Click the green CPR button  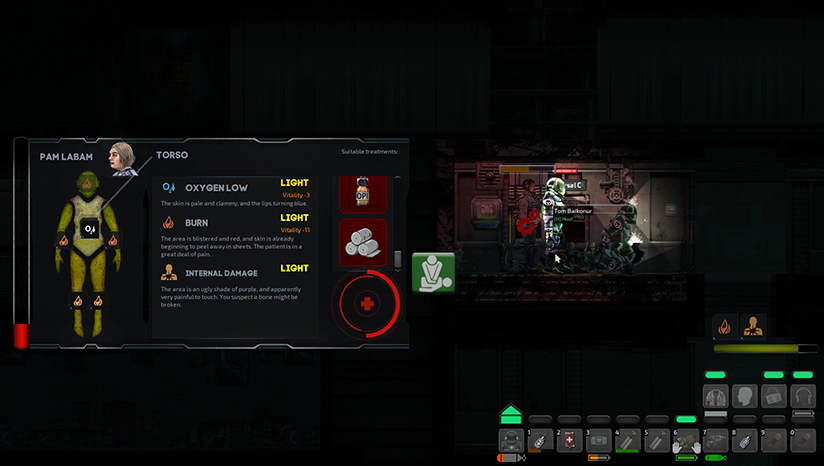coord(433,272)
